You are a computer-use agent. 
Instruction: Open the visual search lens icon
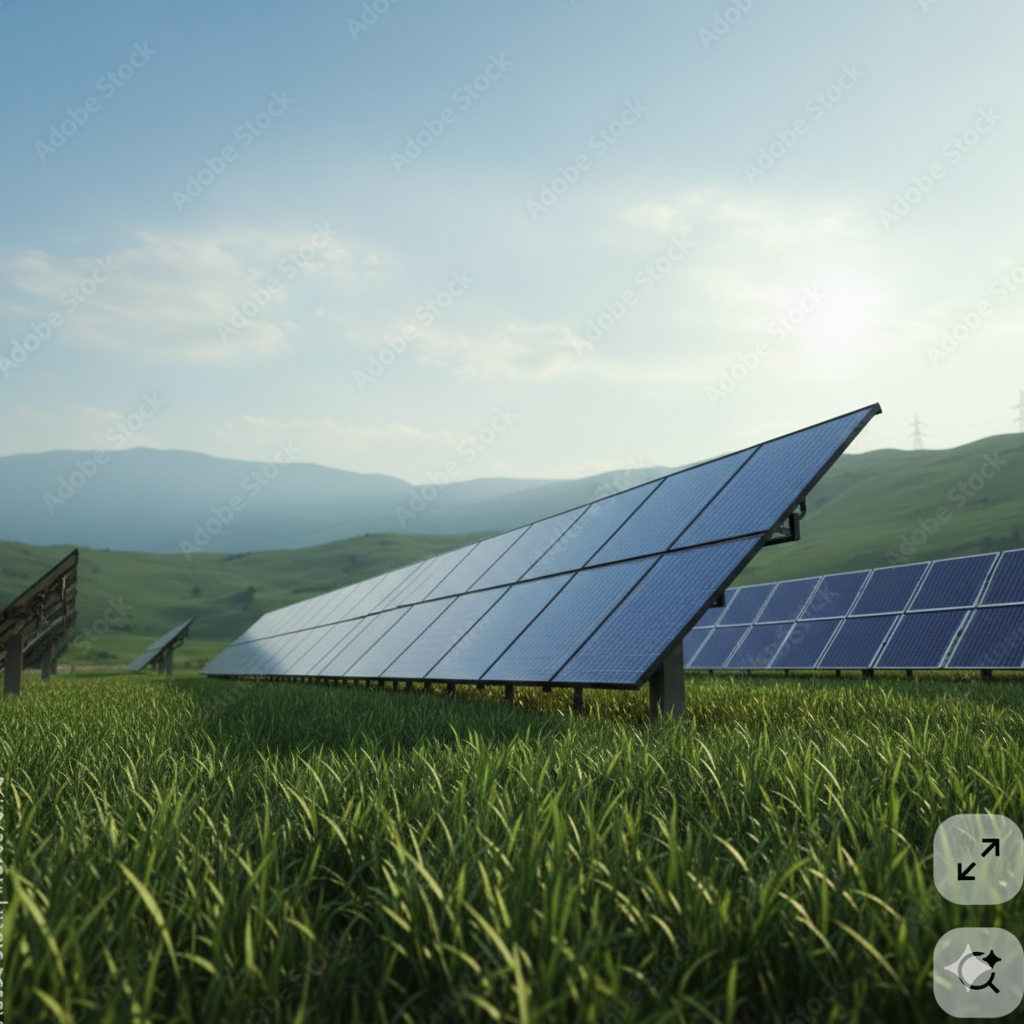click(x=978, y=972)
